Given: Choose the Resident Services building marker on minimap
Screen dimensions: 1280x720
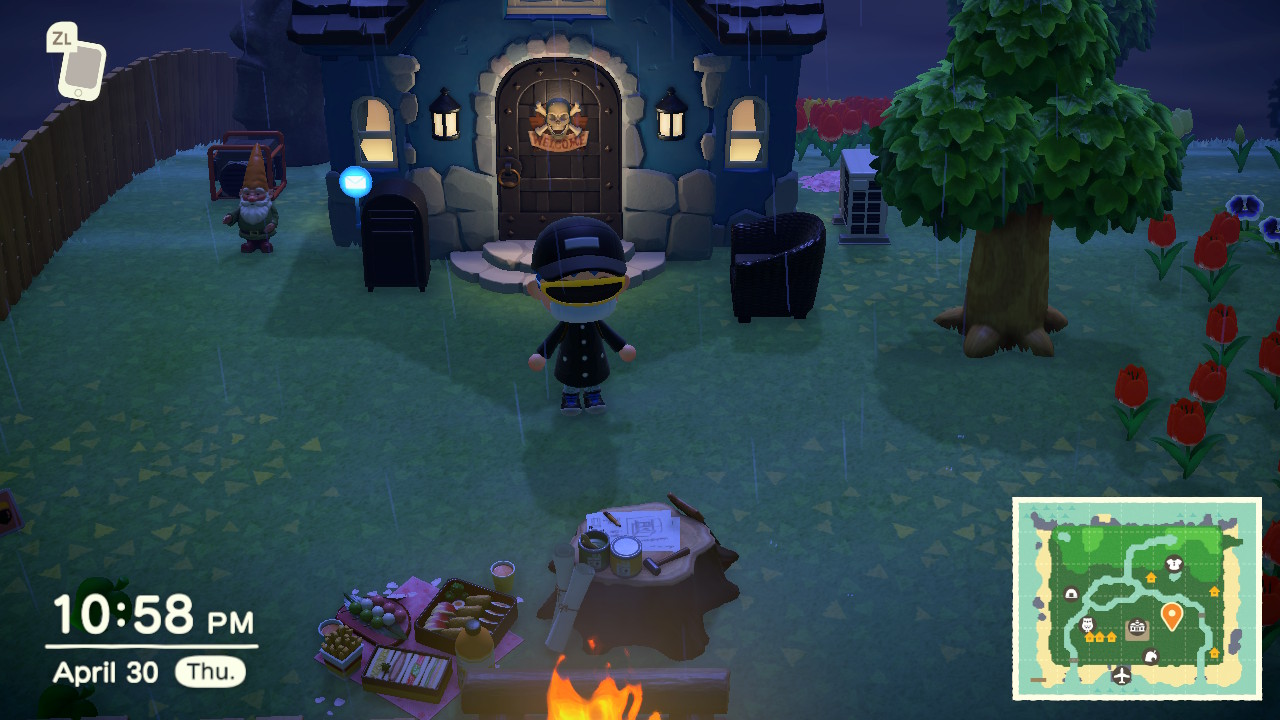Looking at the screenshot, I should [1137, 629].
